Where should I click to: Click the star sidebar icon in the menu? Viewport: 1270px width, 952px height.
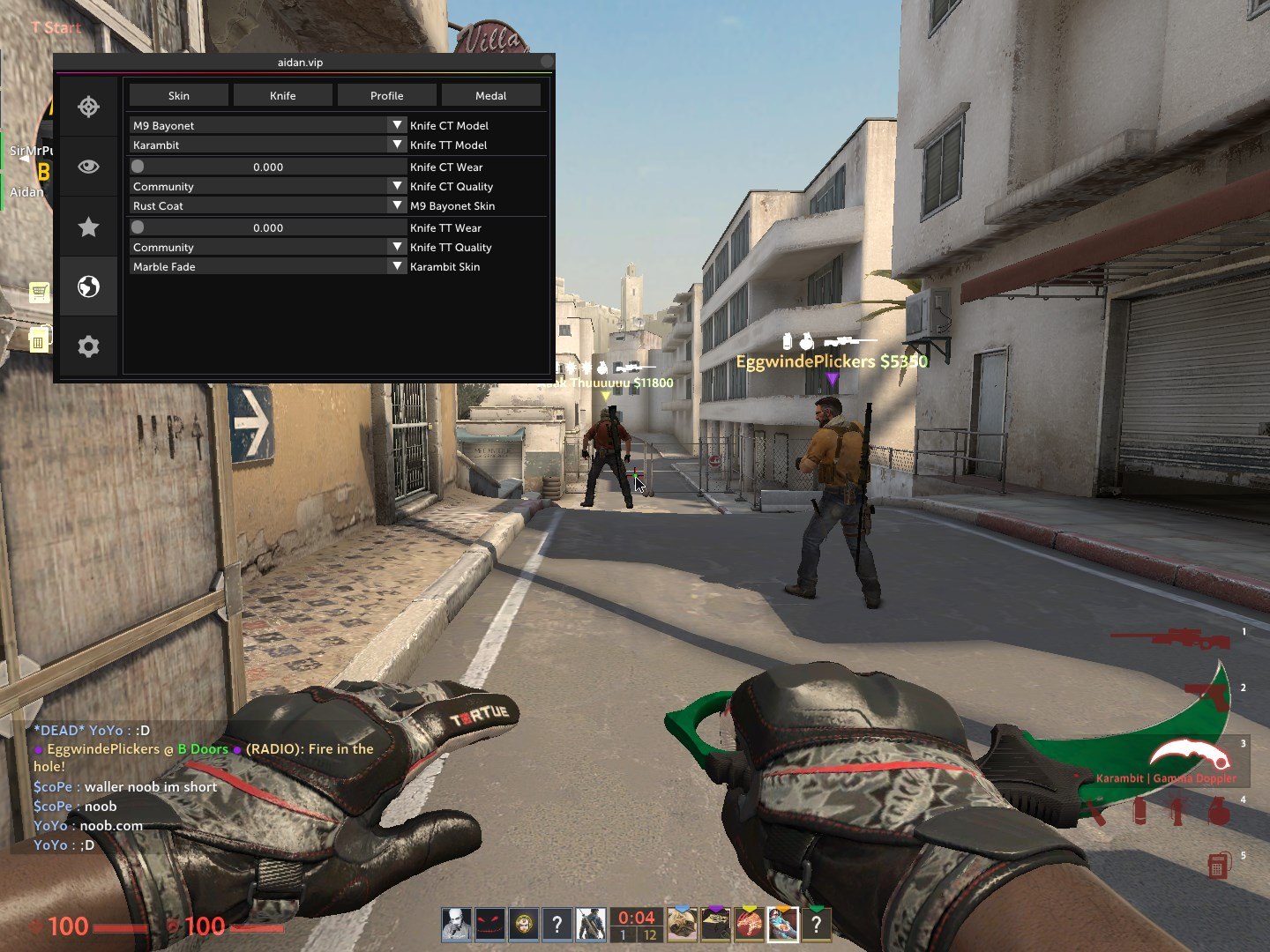click(88, 227)
